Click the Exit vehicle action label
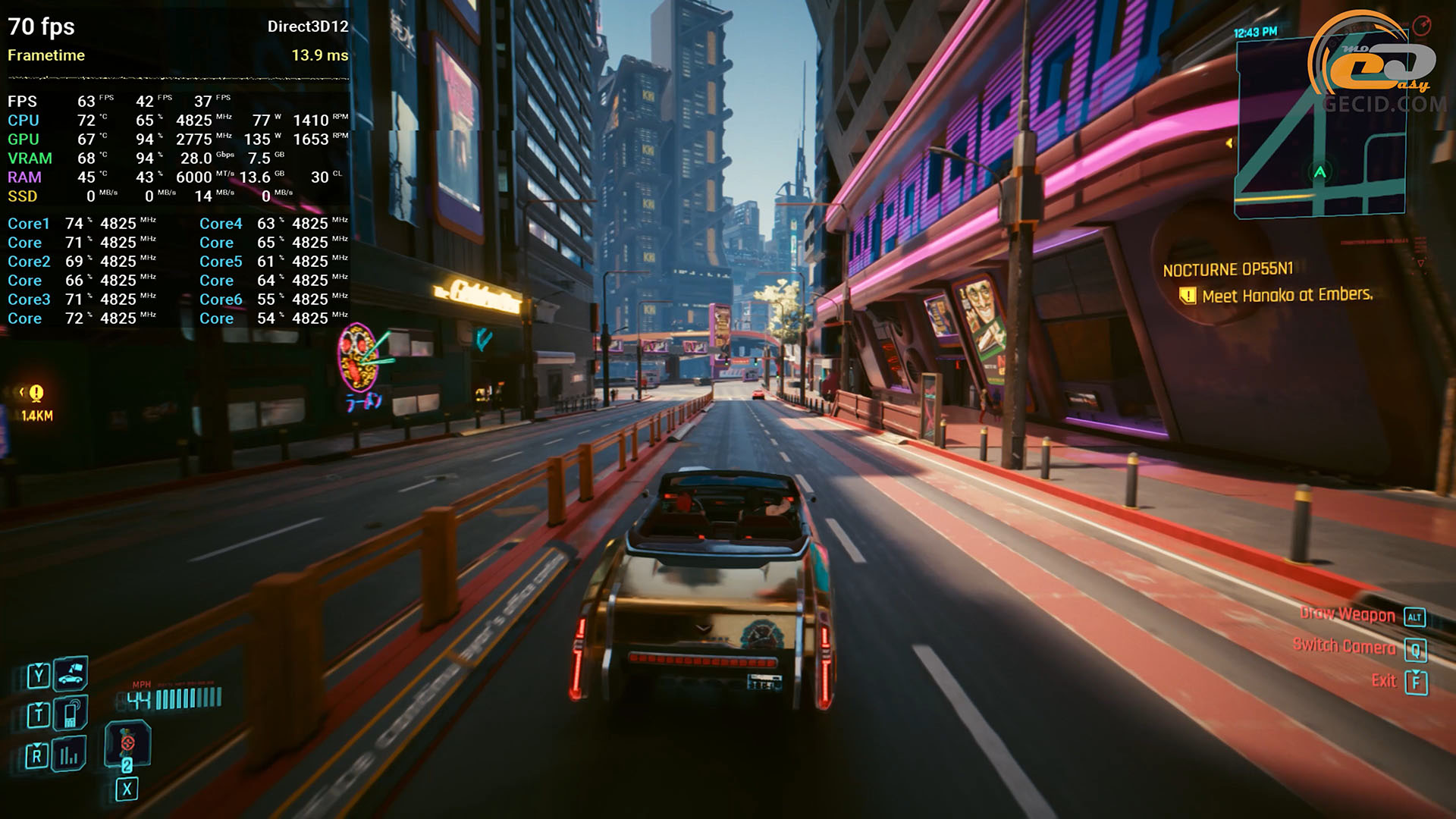The height and width of the screenshot is (819, 1456). tap(1383, 680)
